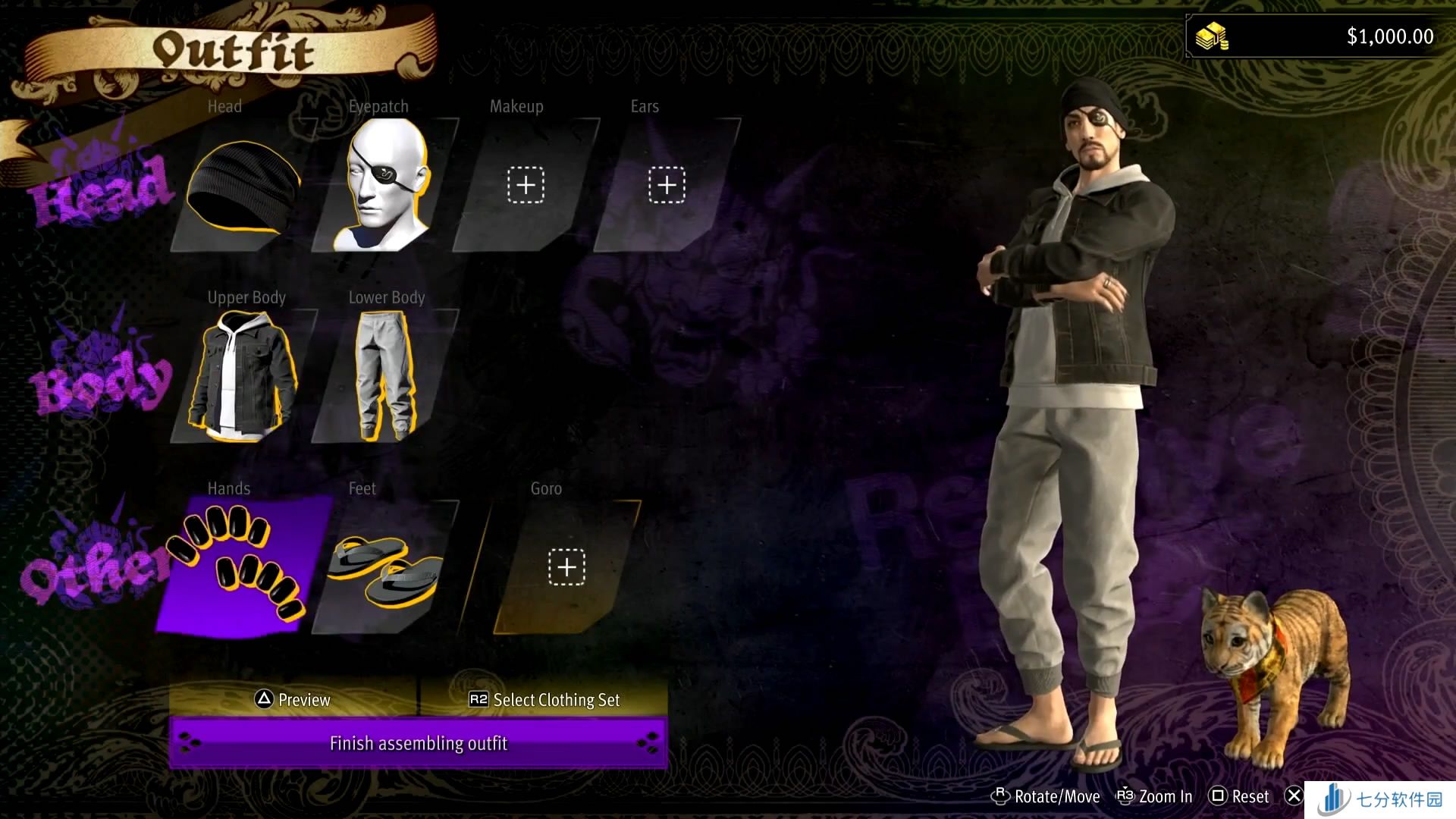Open the Hands slot with black nails
This screenshot has height=819, width=1456.
[x=241, y=565]
